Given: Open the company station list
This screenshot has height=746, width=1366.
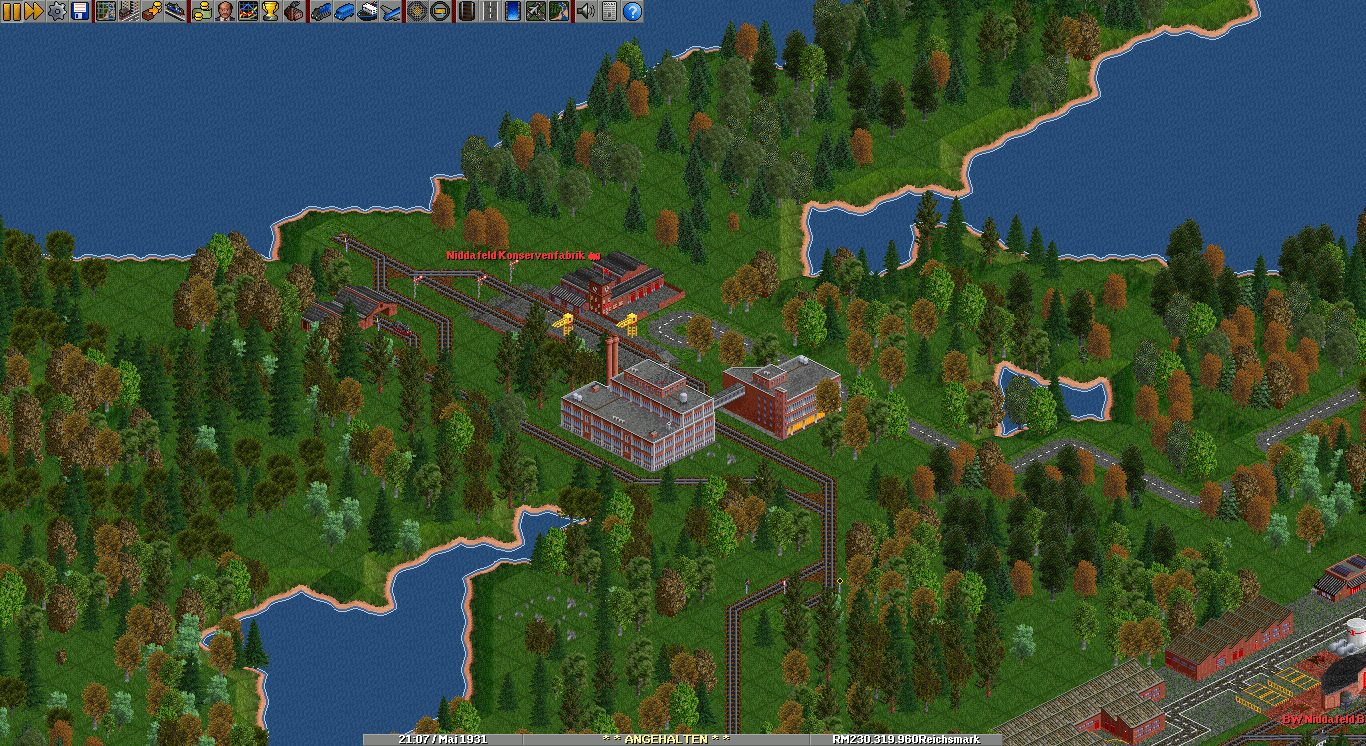Looking at the screenshot, I should tap(175, 11).
